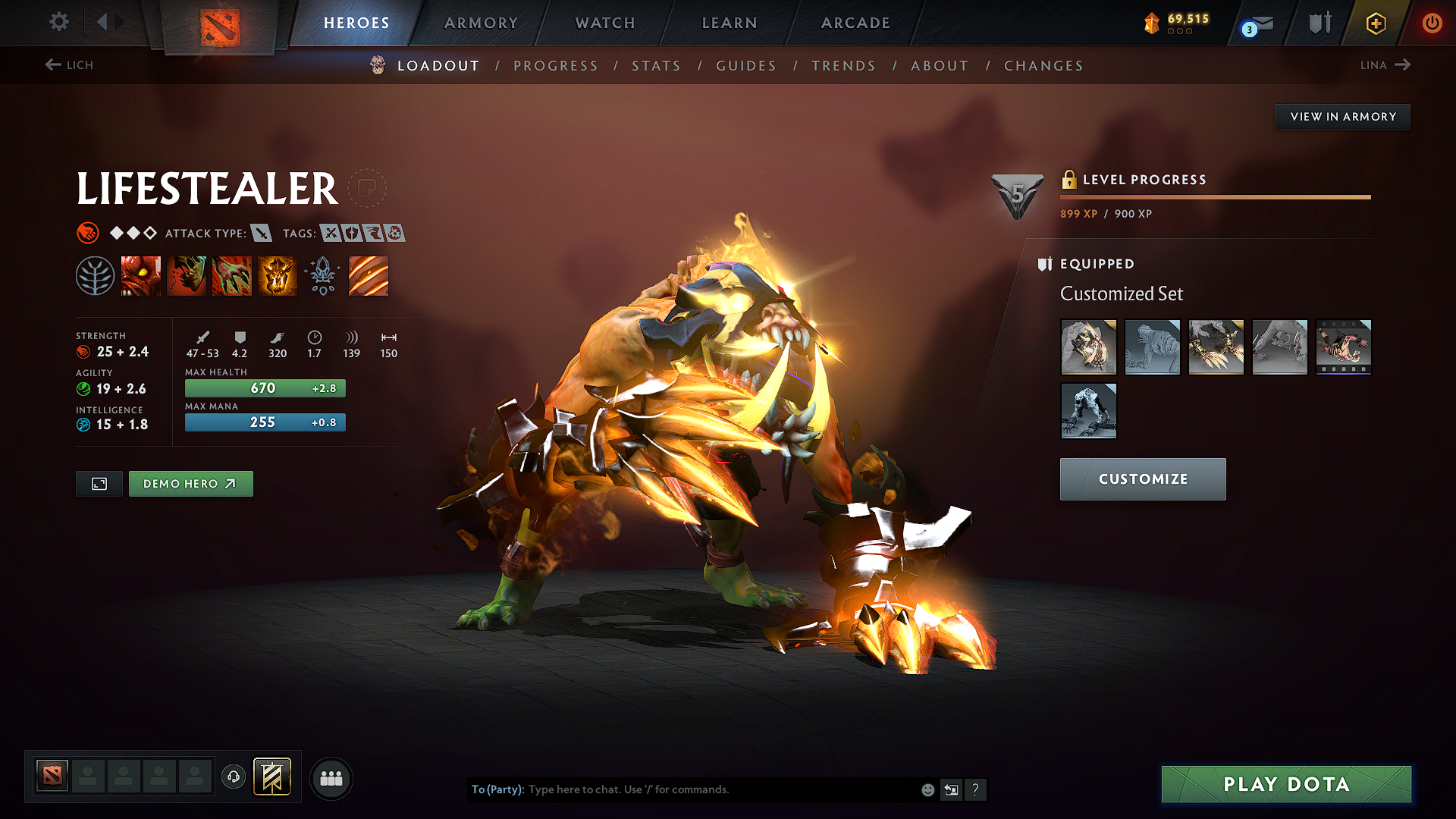Navigate forward to Lina hero page
This screenshot has height=819, width=1456.
[1385, 65]
